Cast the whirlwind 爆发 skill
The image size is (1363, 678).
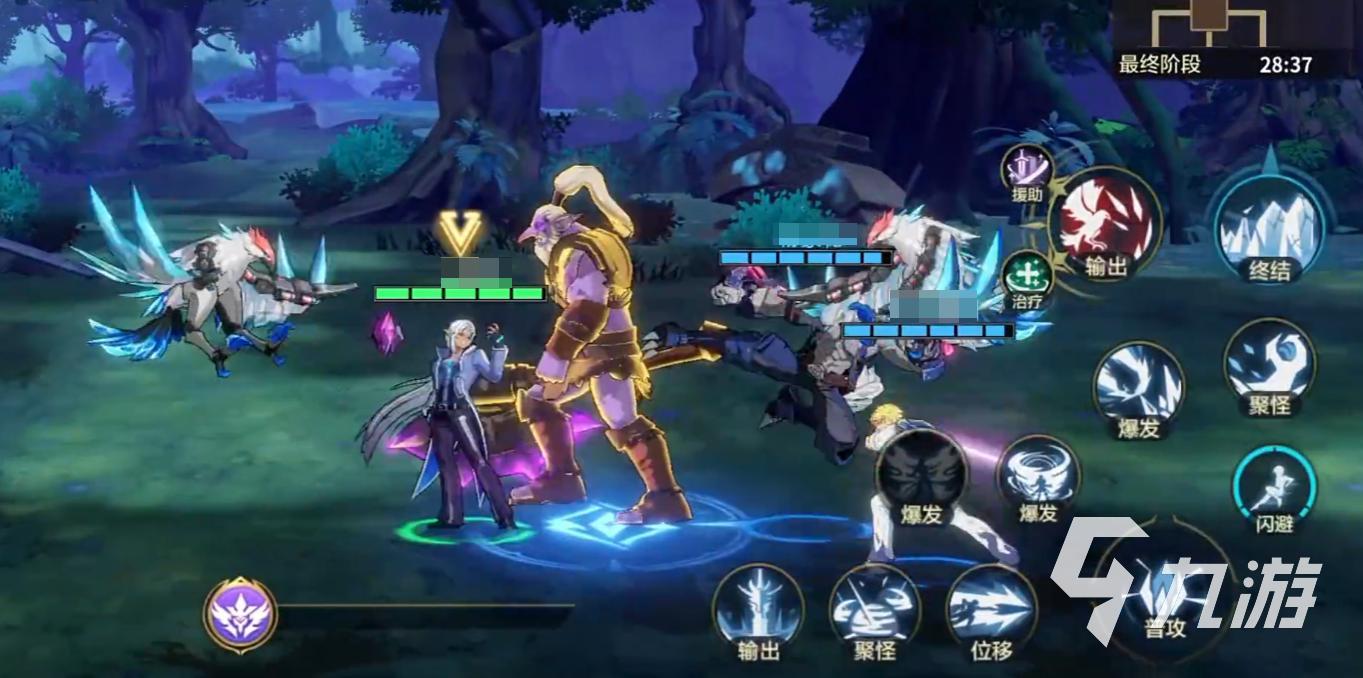[1038, 477]
